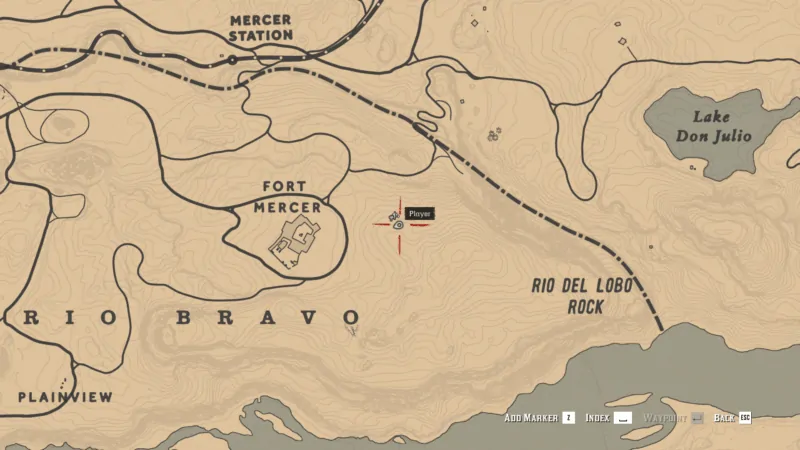Open the map Index
The image size is (800, 450).
point(608,417)
